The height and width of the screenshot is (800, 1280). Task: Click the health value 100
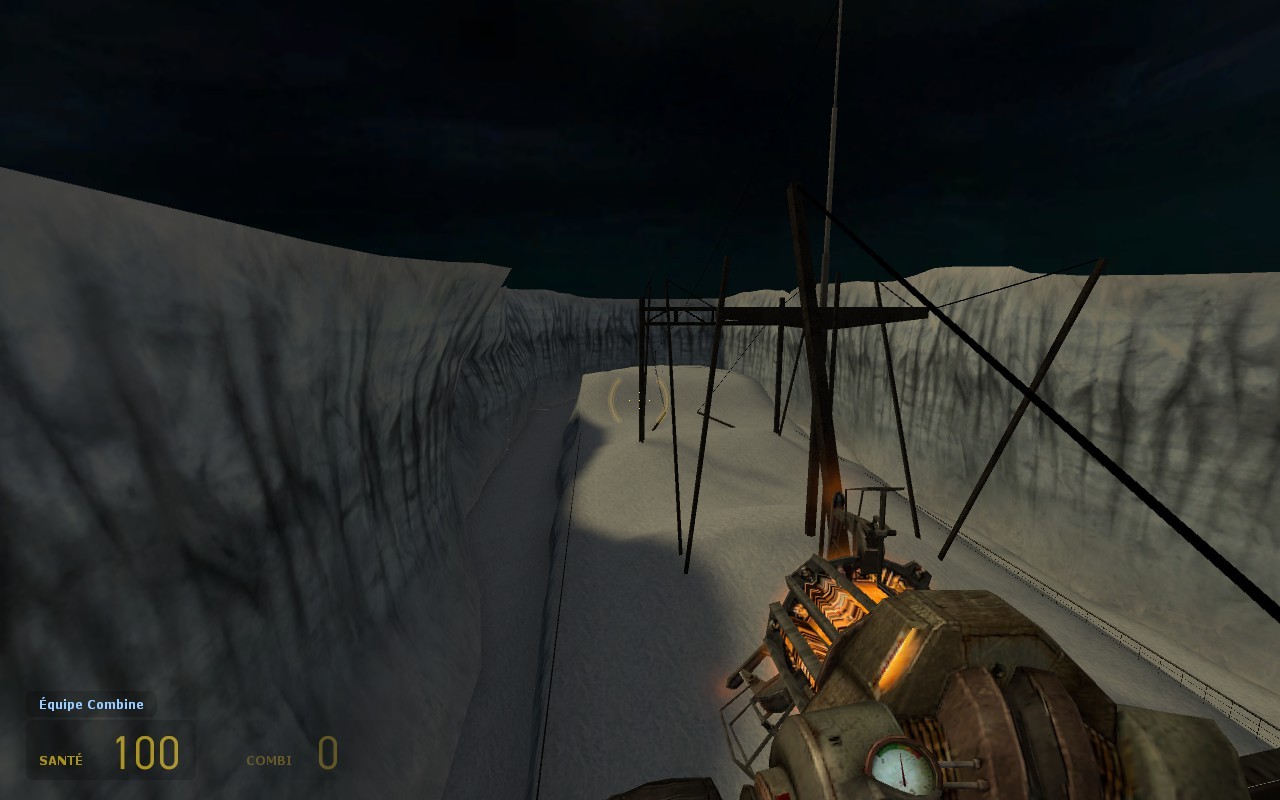[146, 752]
